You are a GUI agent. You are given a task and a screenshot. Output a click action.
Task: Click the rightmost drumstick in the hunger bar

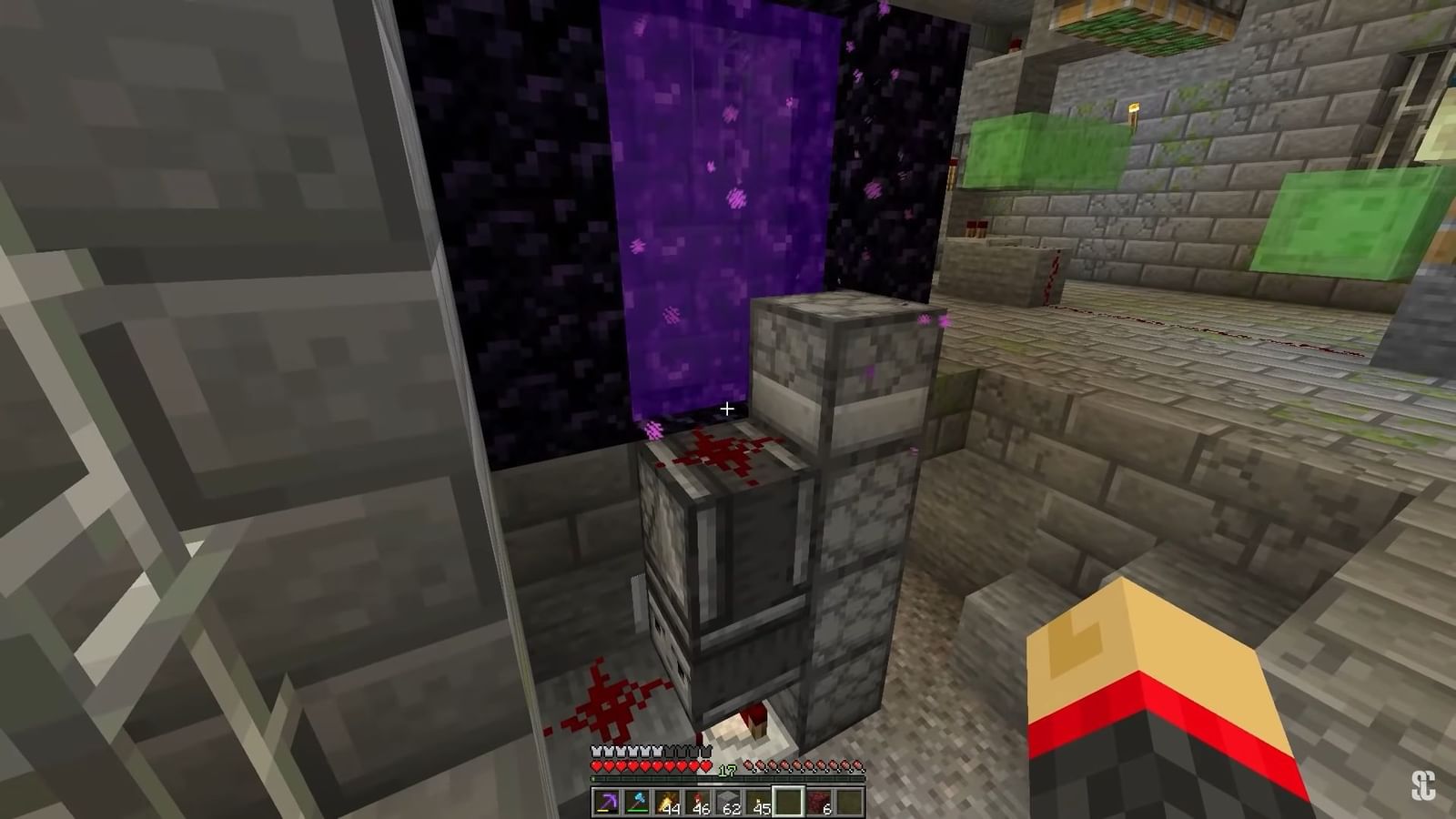point(857,765)
